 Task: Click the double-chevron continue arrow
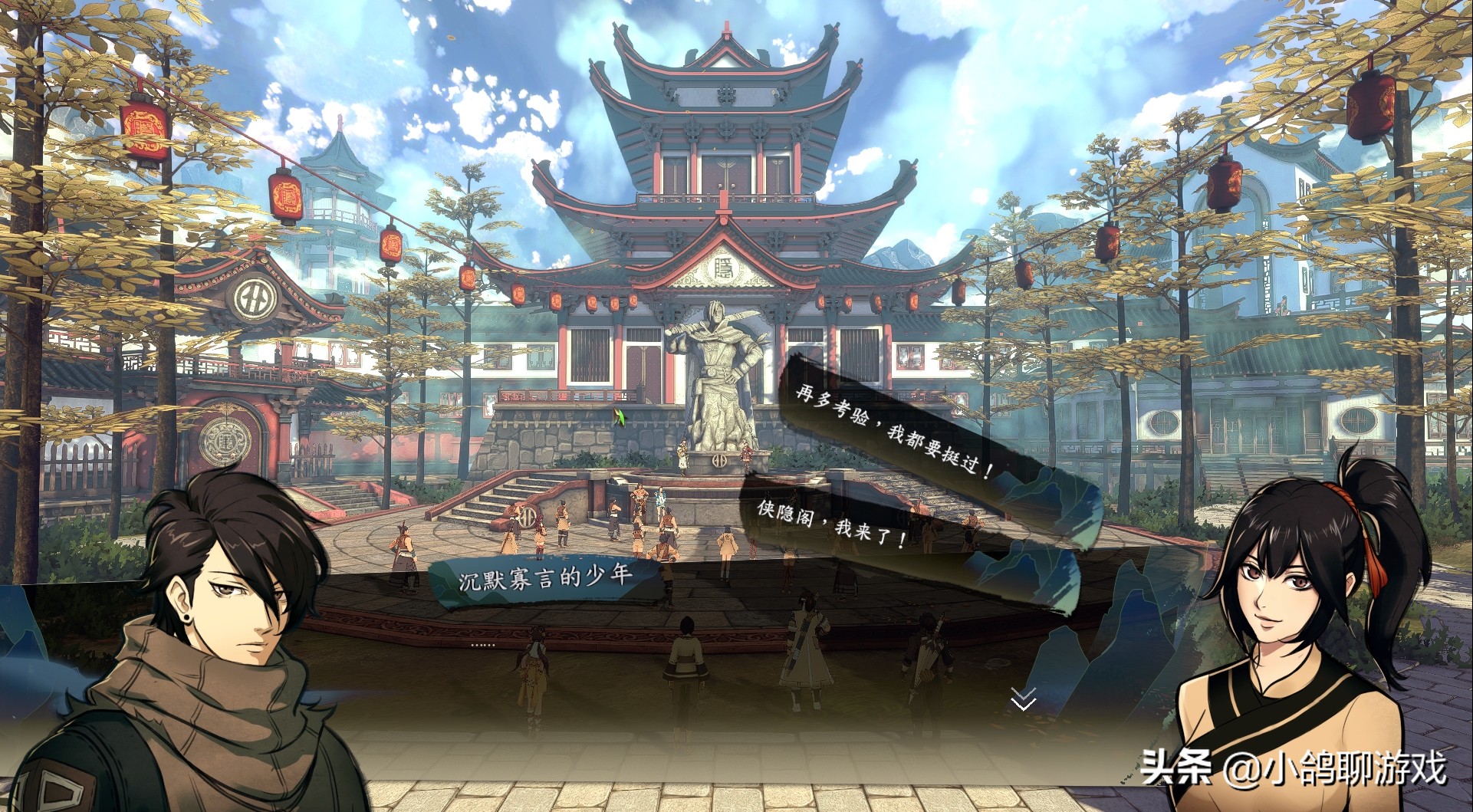(1024, 699)
